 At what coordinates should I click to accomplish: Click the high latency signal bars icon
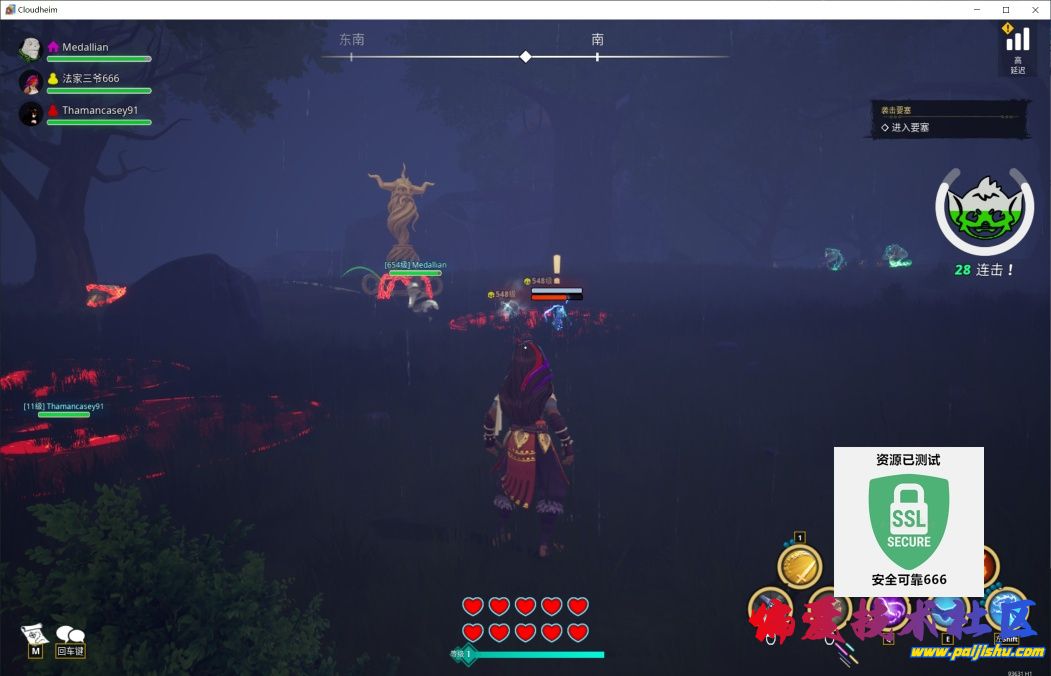1017,39
